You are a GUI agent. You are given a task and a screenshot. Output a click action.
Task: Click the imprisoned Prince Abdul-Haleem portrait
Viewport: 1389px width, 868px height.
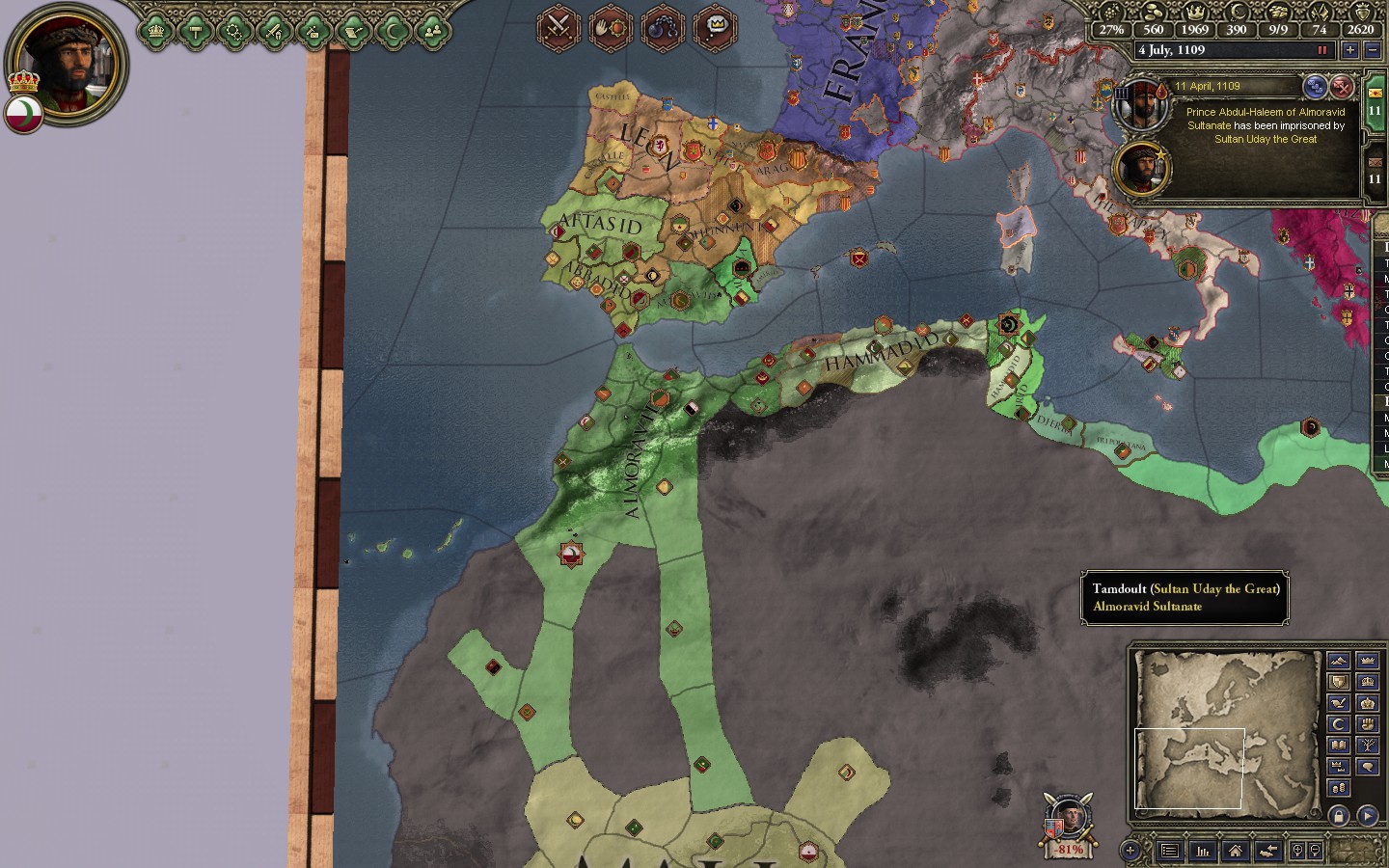(x=1142, y=104)
